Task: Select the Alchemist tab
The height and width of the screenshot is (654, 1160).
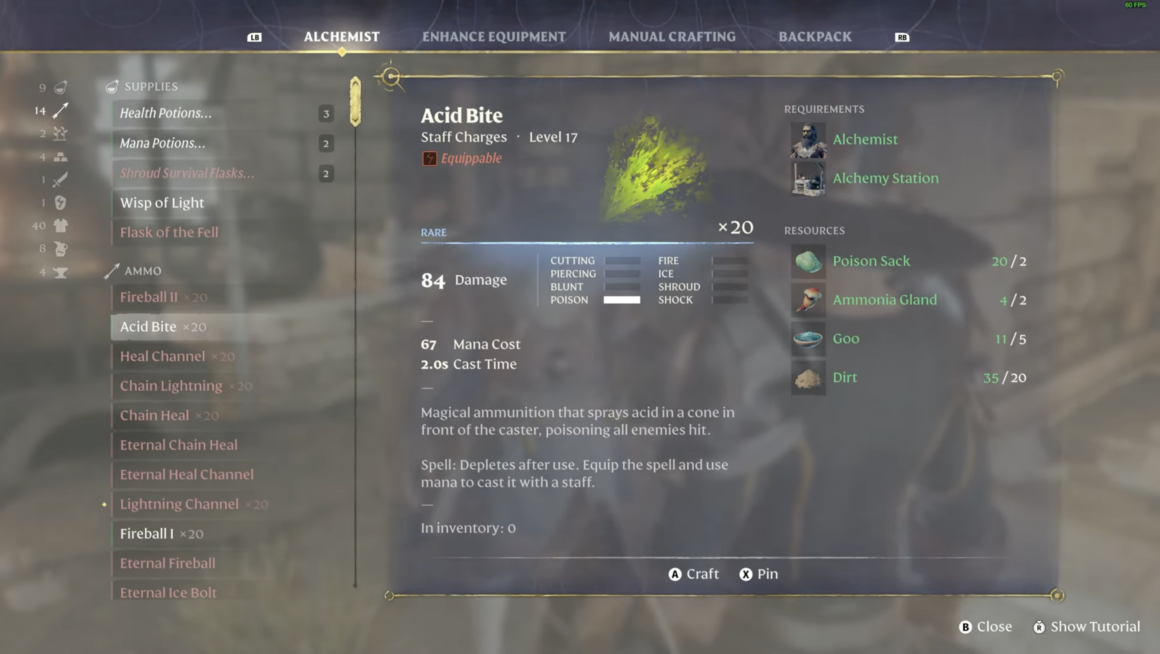Action: coord(342,37)
